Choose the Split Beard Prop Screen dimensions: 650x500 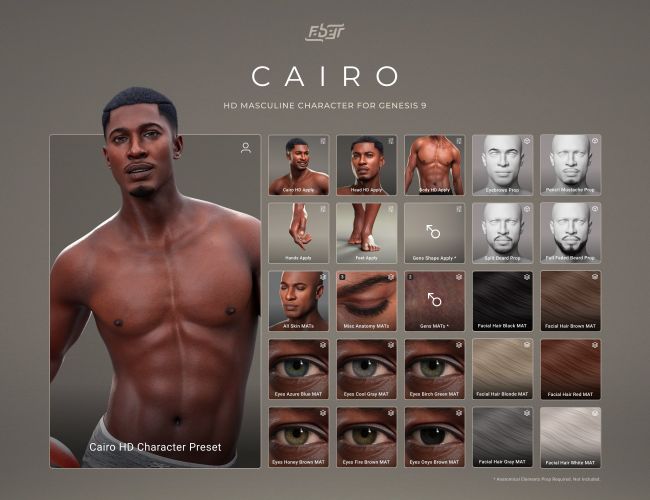click(x=502, y=233)
